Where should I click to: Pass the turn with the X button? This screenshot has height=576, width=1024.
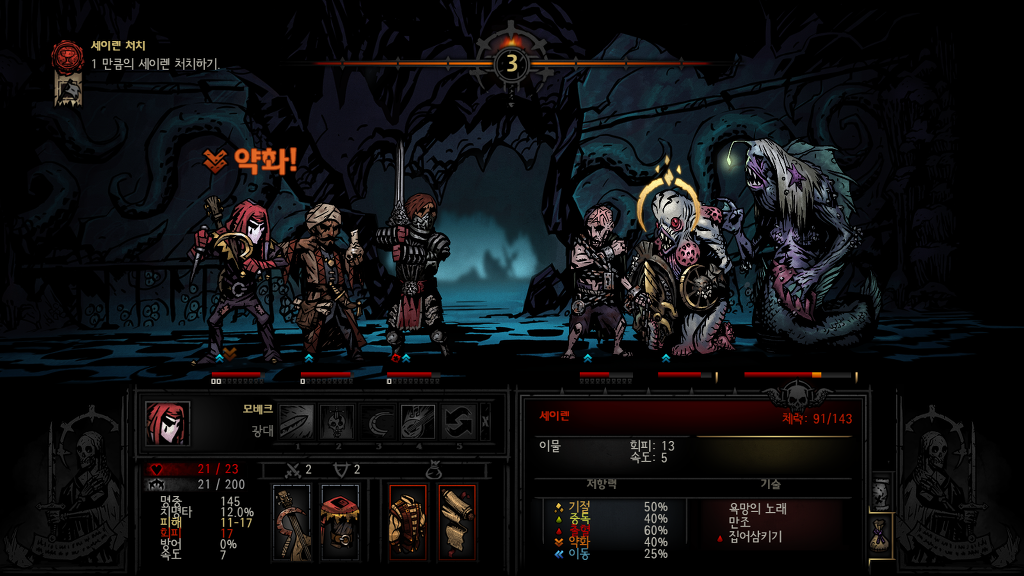click(x=486, y=421)
